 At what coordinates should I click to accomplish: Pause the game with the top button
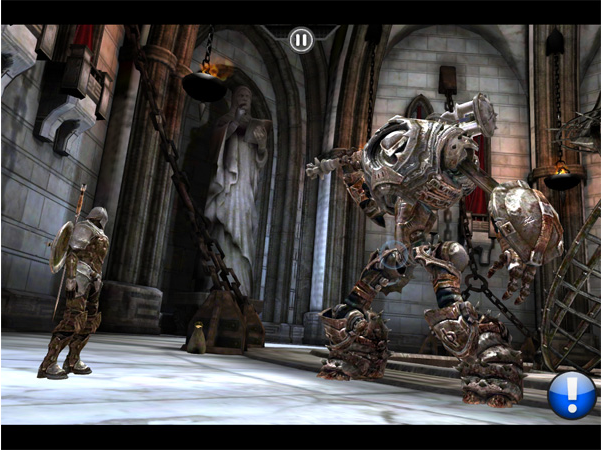[x=300, y=40]
